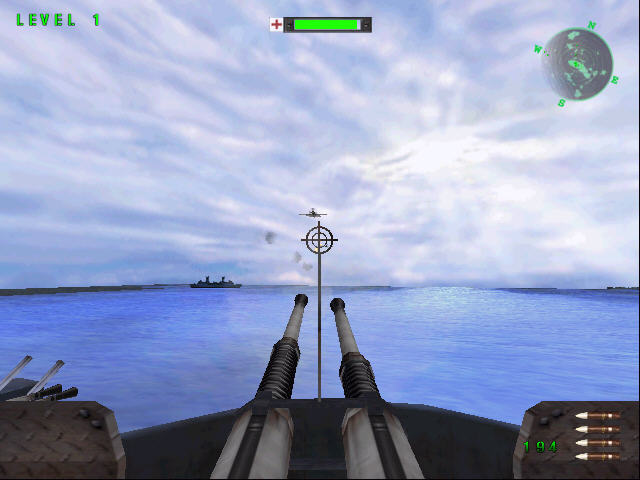Screen dimensions: 640x480
Task: Click the circular radar minimap
Action: point(577,62)
